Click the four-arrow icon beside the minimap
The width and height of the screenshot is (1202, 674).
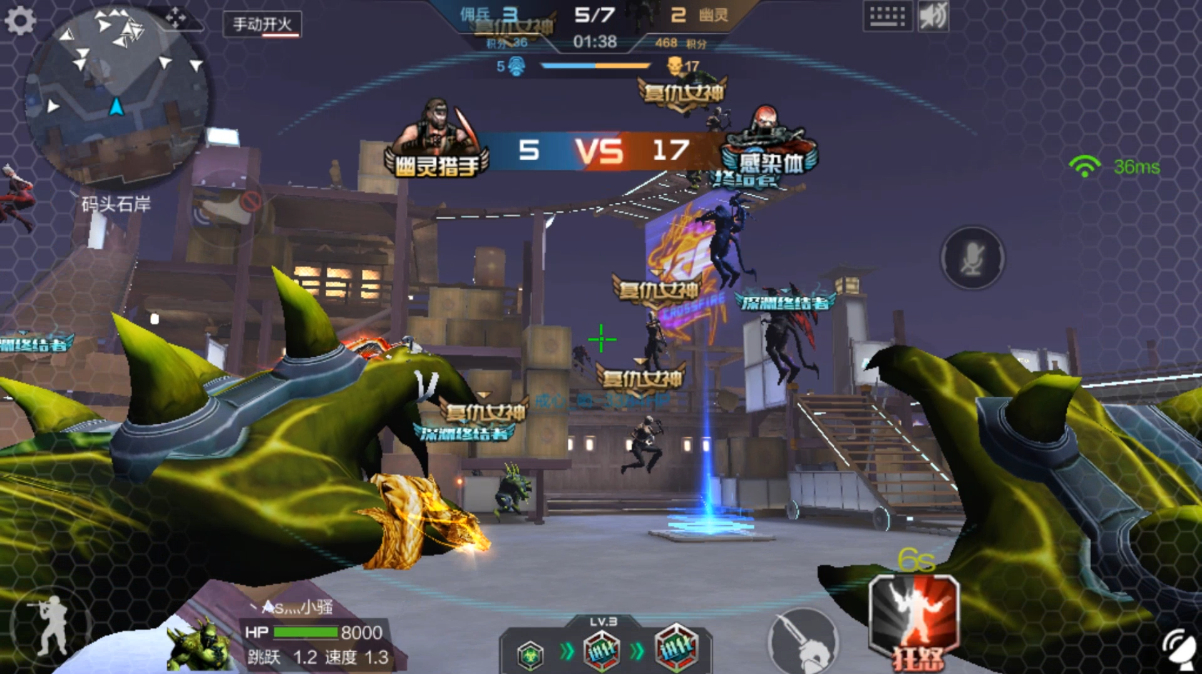pos(176,17)
